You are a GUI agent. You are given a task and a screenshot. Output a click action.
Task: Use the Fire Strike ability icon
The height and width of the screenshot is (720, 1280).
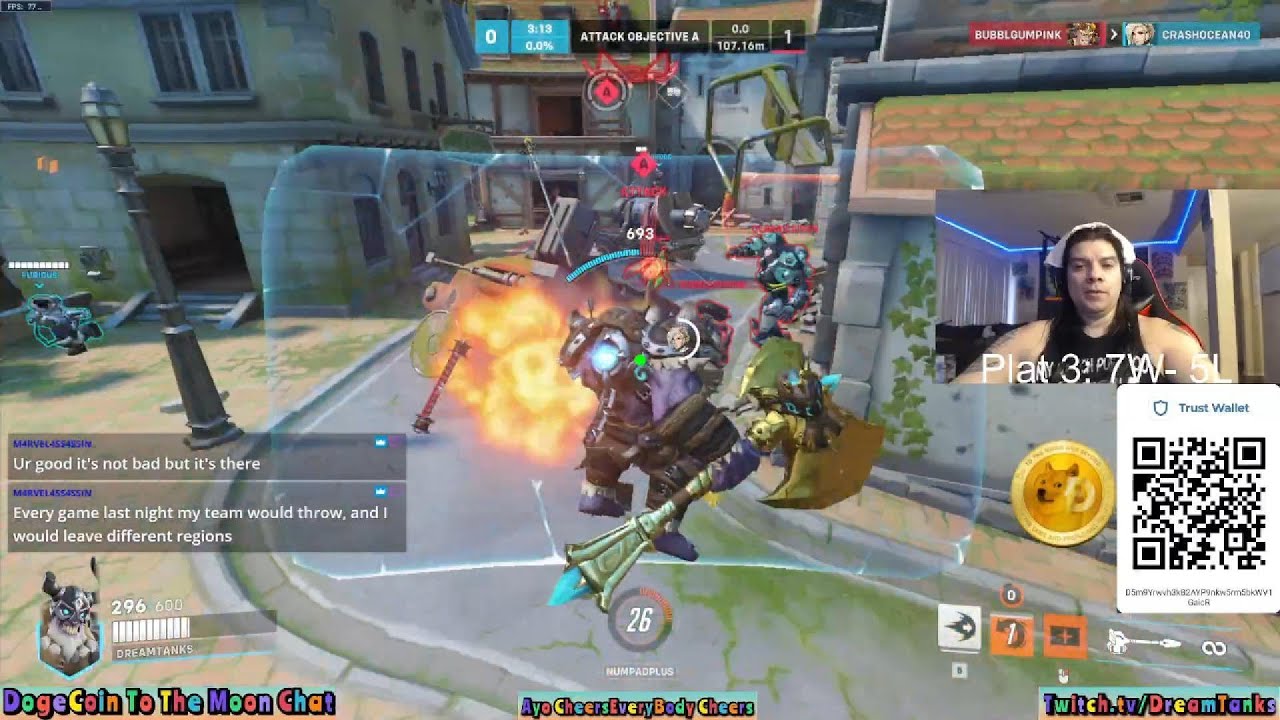(x=1011, y=633)
